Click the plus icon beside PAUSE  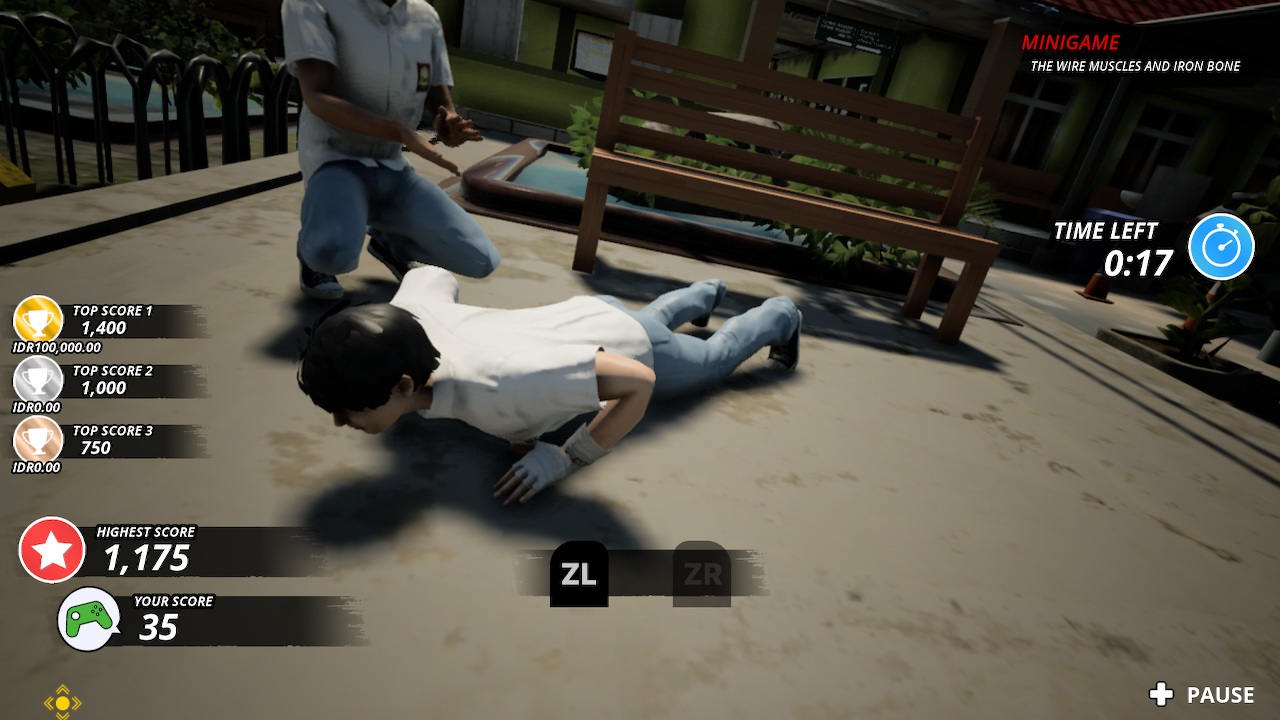pyautogui.click(x=1160, y=694)
